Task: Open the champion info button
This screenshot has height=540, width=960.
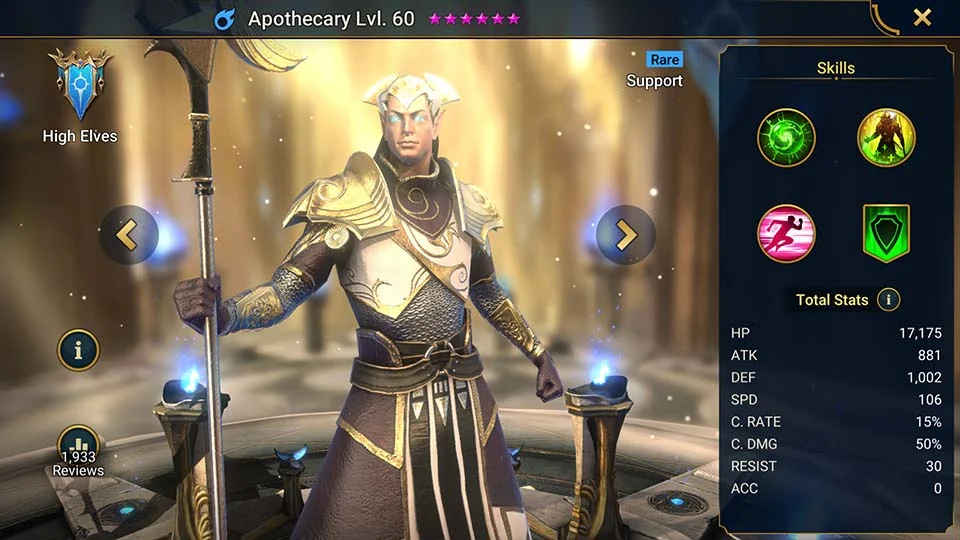Action: coord(78,350)
